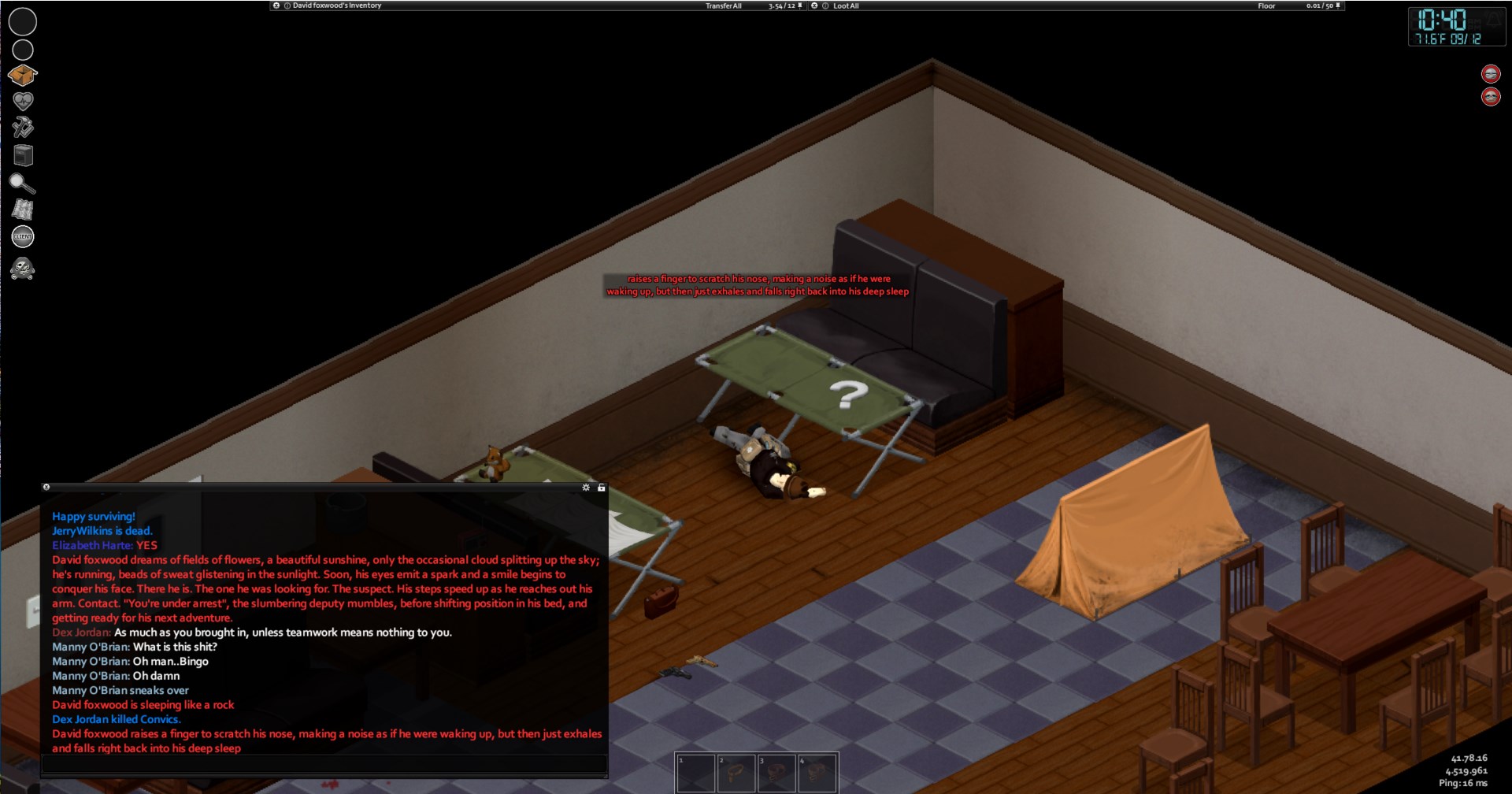This screenshot has width=1512, height=794.
Task: Open the inventory cardboard box icon
Action: pyautogui.click(x=23, y=75)
